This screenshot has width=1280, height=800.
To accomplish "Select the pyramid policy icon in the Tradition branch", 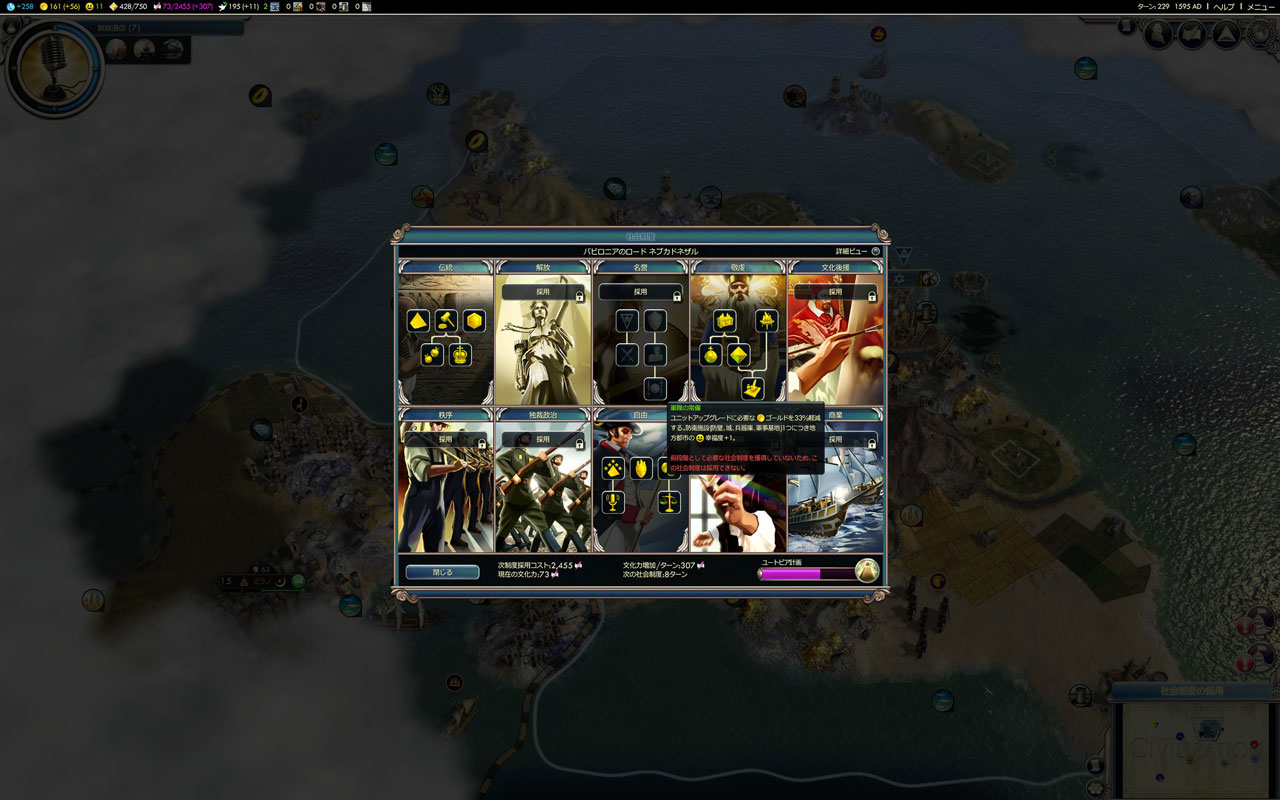I will 417,321.
